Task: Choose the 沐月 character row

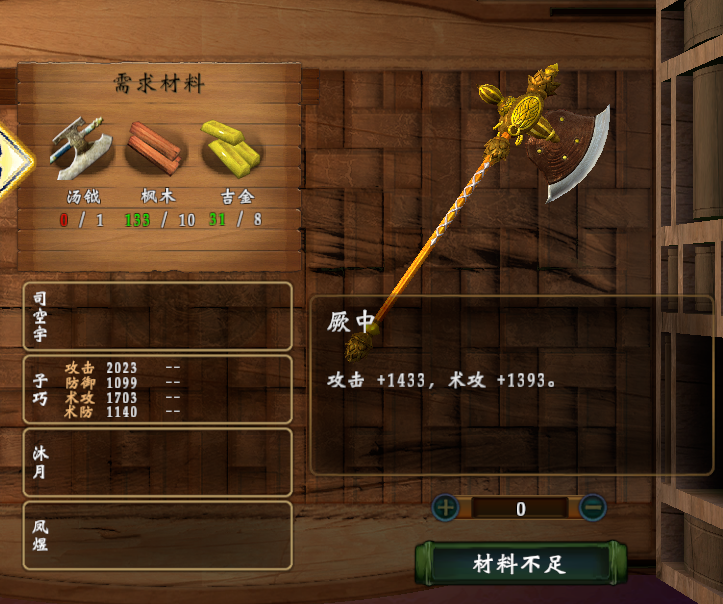Action: 157,462
